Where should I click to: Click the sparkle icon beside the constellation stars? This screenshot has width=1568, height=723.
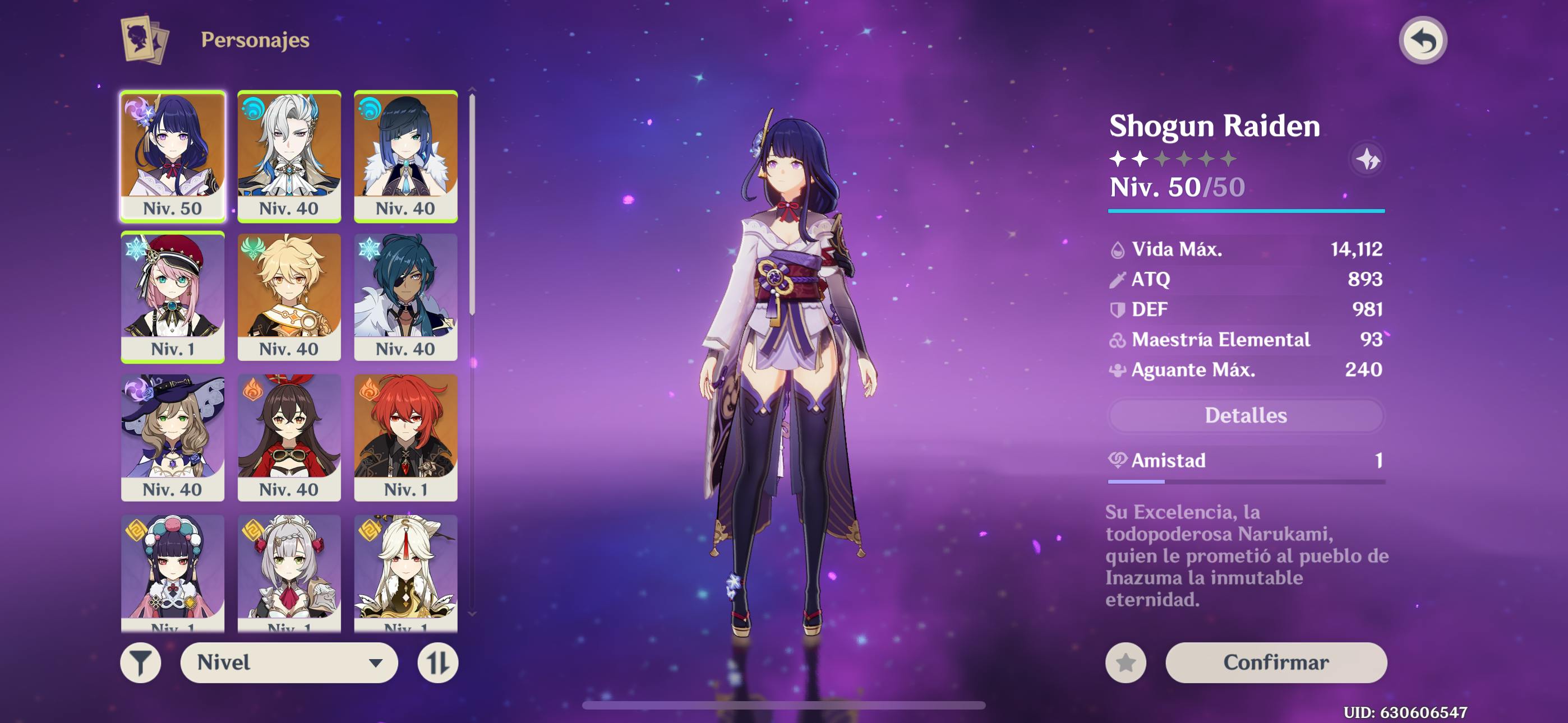(x=1367, y=159)
